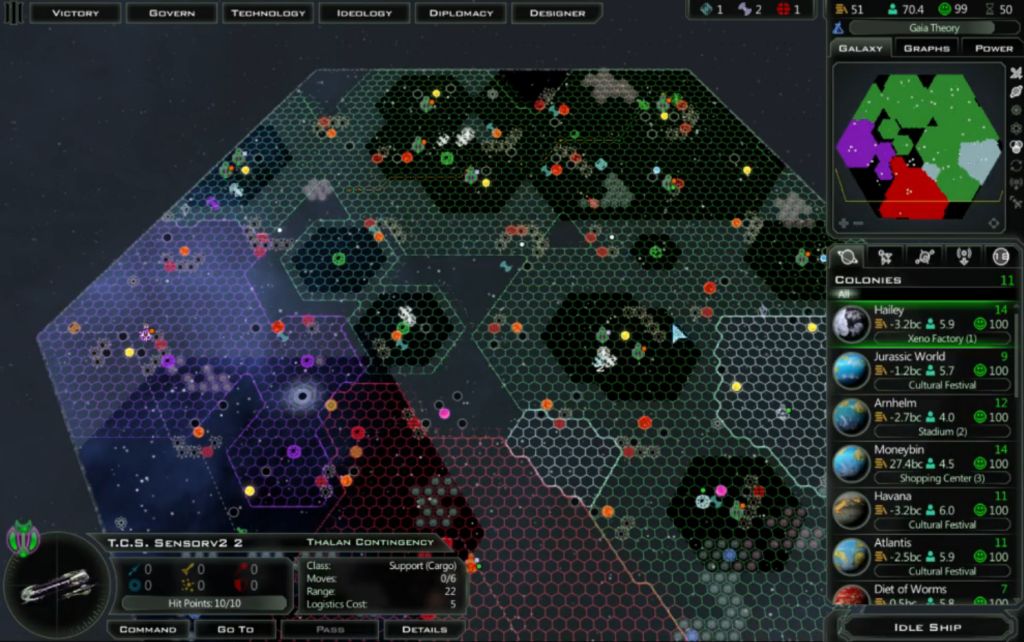Screen dimensions: 1024x642
Task: Select the Arnhelm colony entry
Action: coord(922,417)
